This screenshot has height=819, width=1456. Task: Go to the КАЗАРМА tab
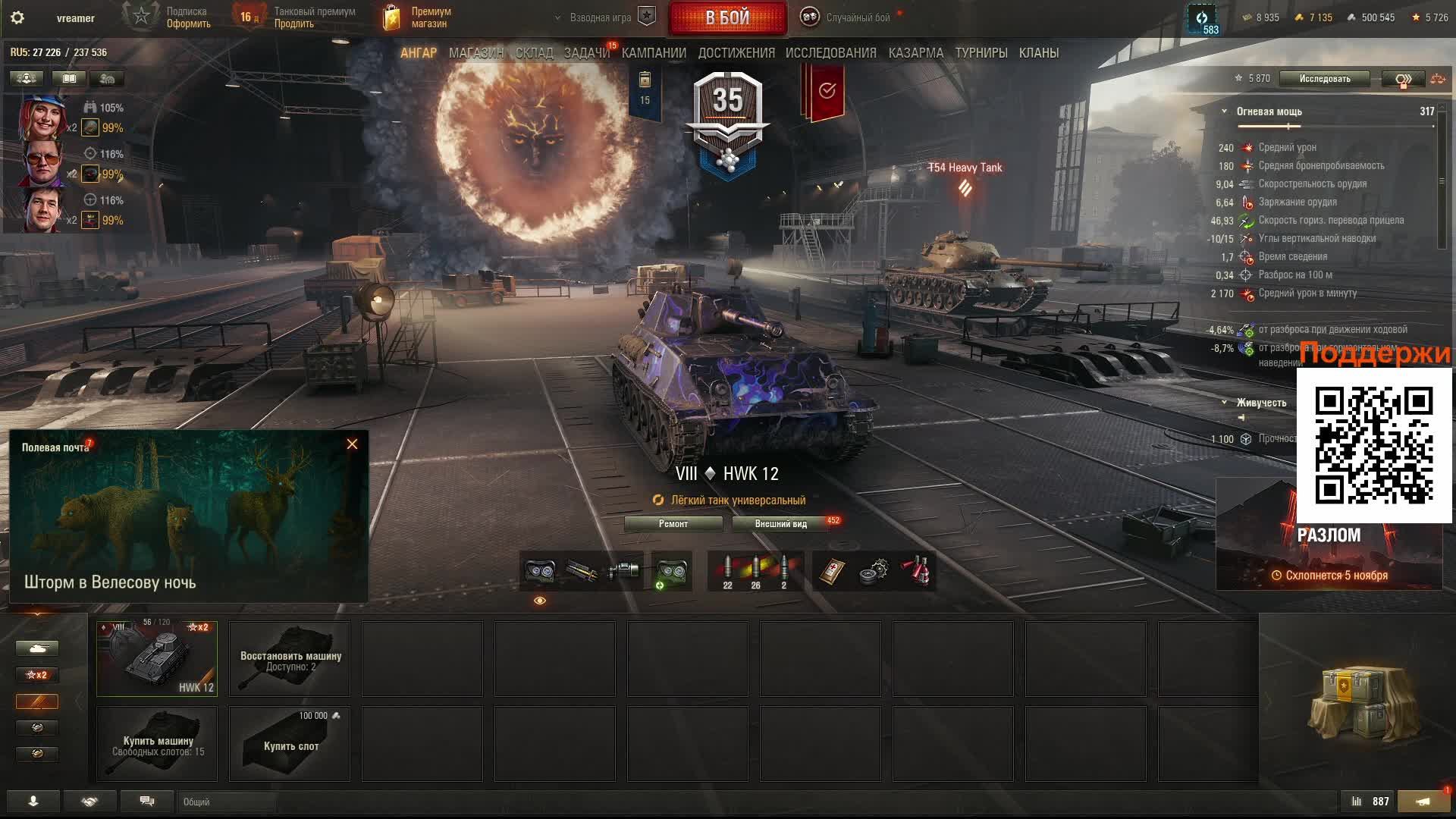(x=915, y=53)
